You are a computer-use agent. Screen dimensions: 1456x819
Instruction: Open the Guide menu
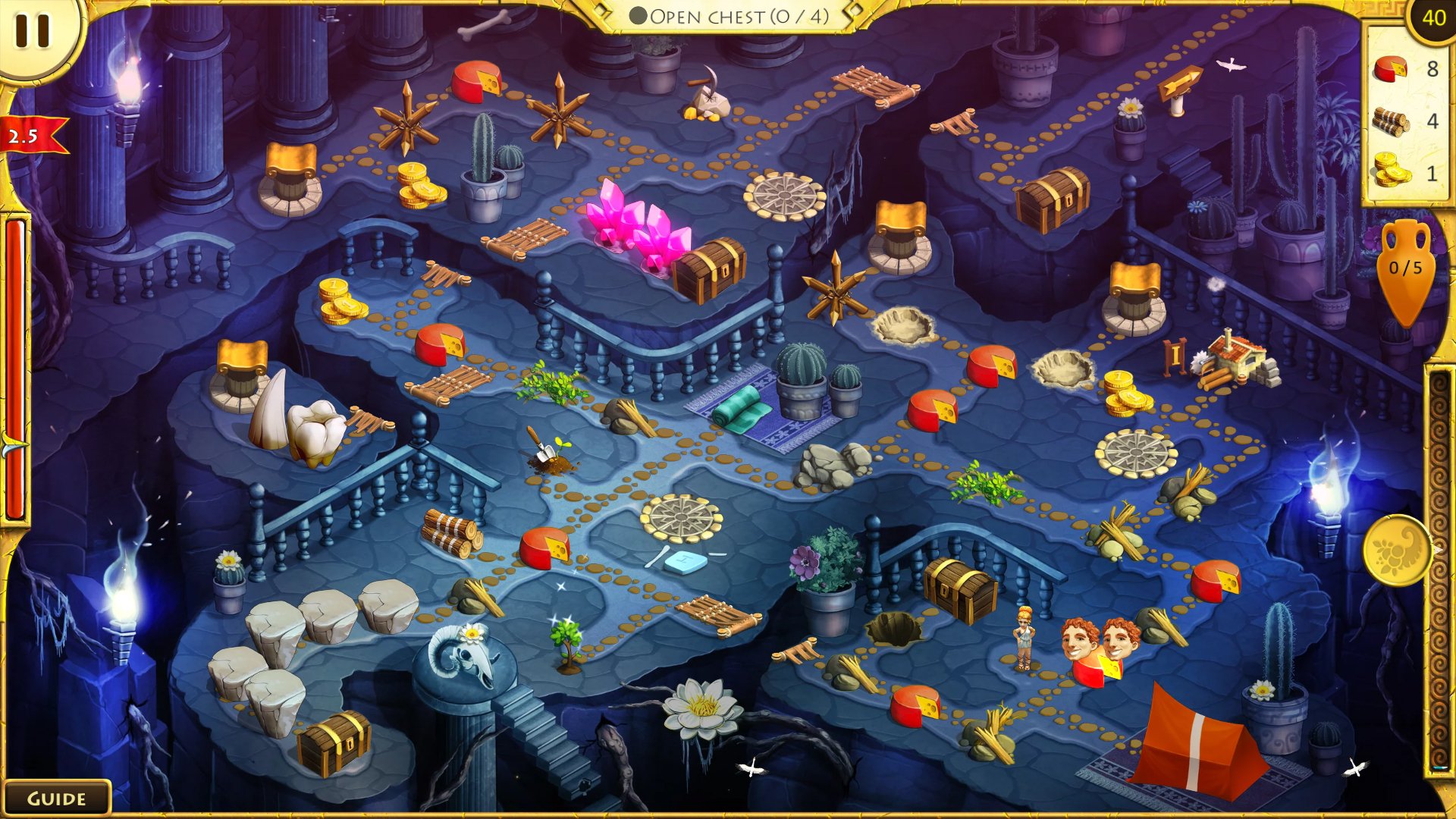click(x=57, y=798)
